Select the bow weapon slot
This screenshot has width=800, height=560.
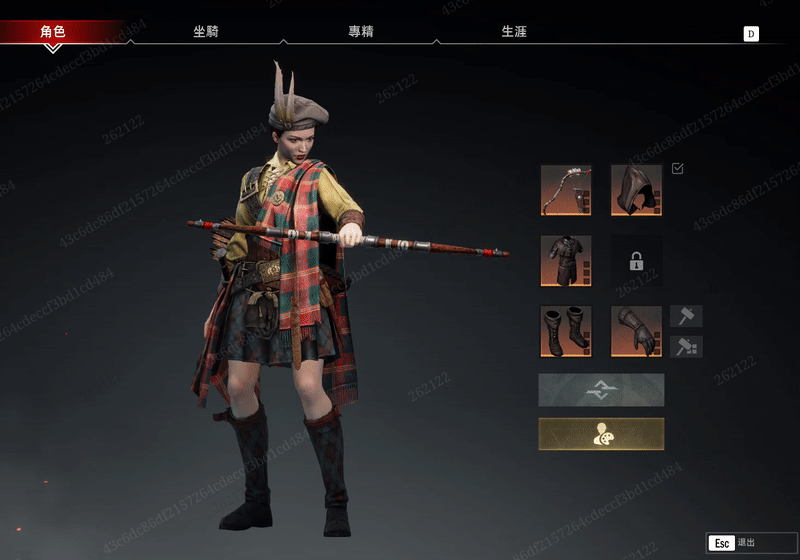click(566, 190)
